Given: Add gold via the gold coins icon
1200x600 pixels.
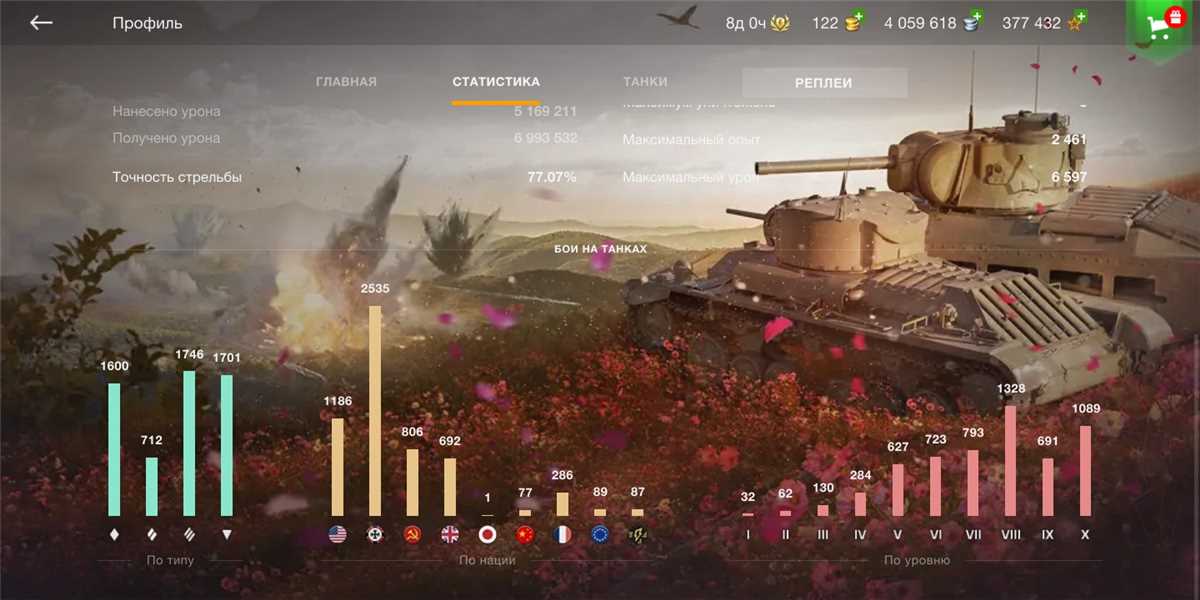Looking at the screenshot, I should click(x=854, y=22).
